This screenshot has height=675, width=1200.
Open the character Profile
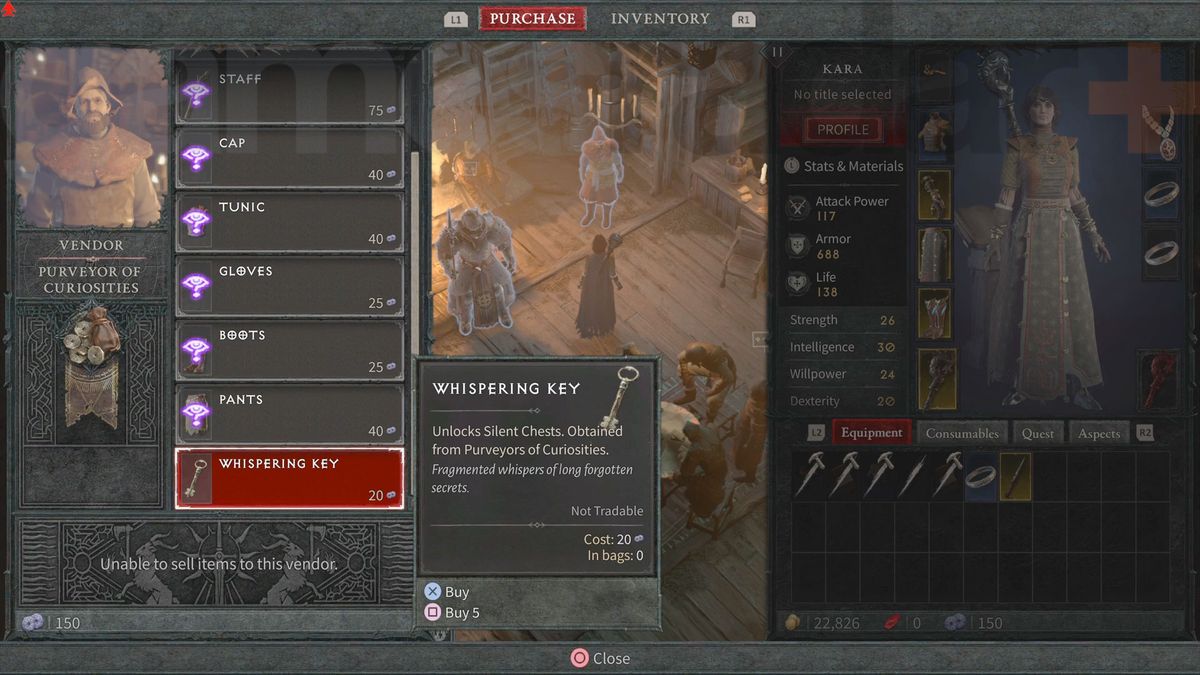click(843, 129)
